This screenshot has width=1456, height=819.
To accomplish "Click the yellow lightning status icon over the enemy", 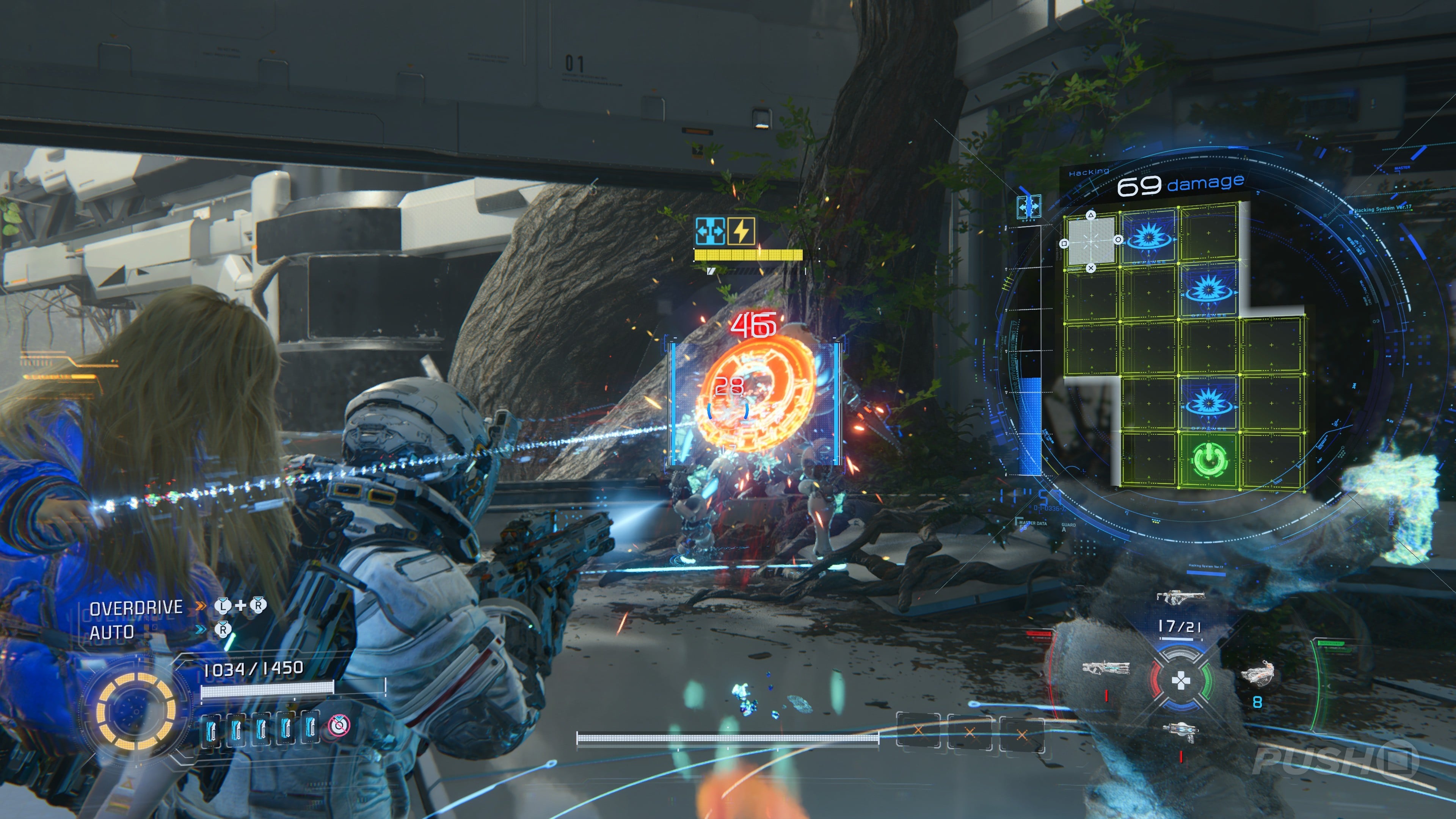I will (x=741, y=231).
